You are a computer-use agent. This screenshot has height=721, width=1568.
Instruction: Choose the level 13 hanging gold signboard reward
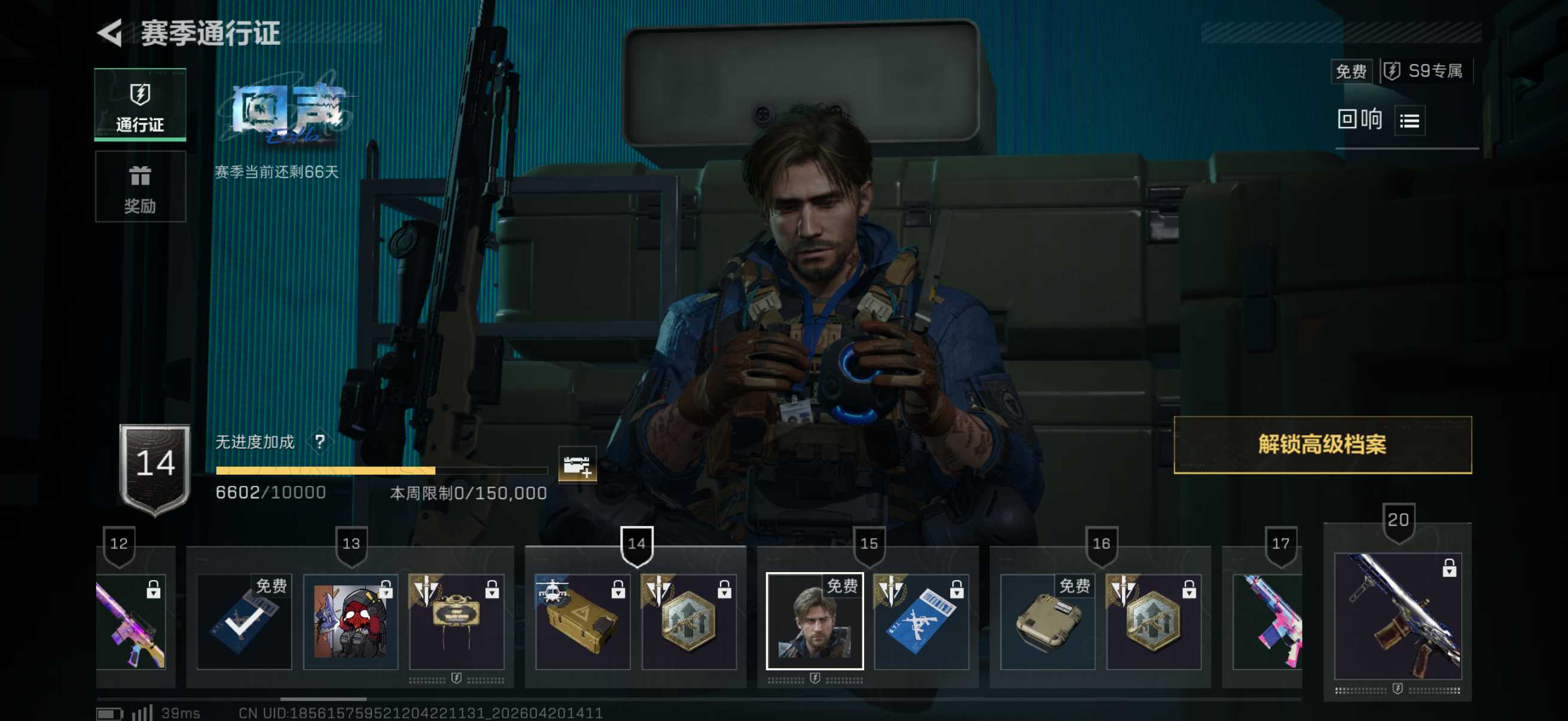point(456,621)
